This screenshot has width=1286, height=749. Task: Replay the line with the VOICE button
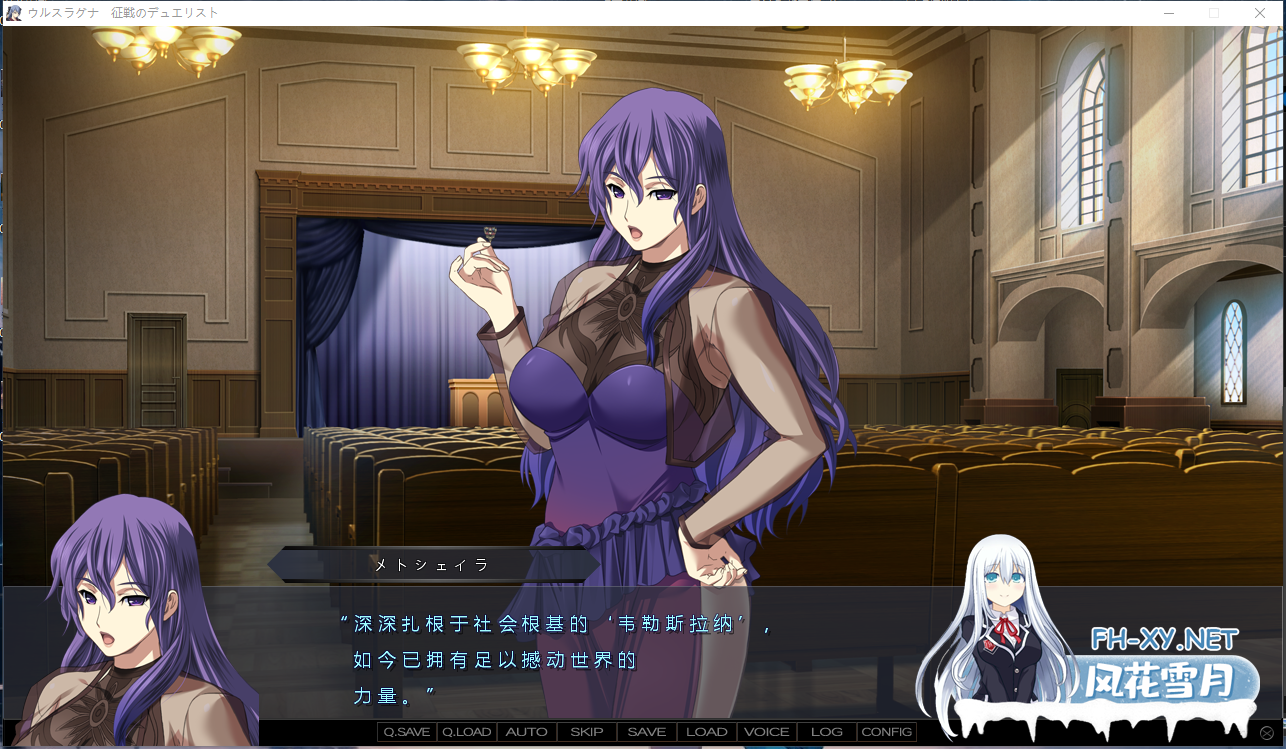(x=767, y=732)
